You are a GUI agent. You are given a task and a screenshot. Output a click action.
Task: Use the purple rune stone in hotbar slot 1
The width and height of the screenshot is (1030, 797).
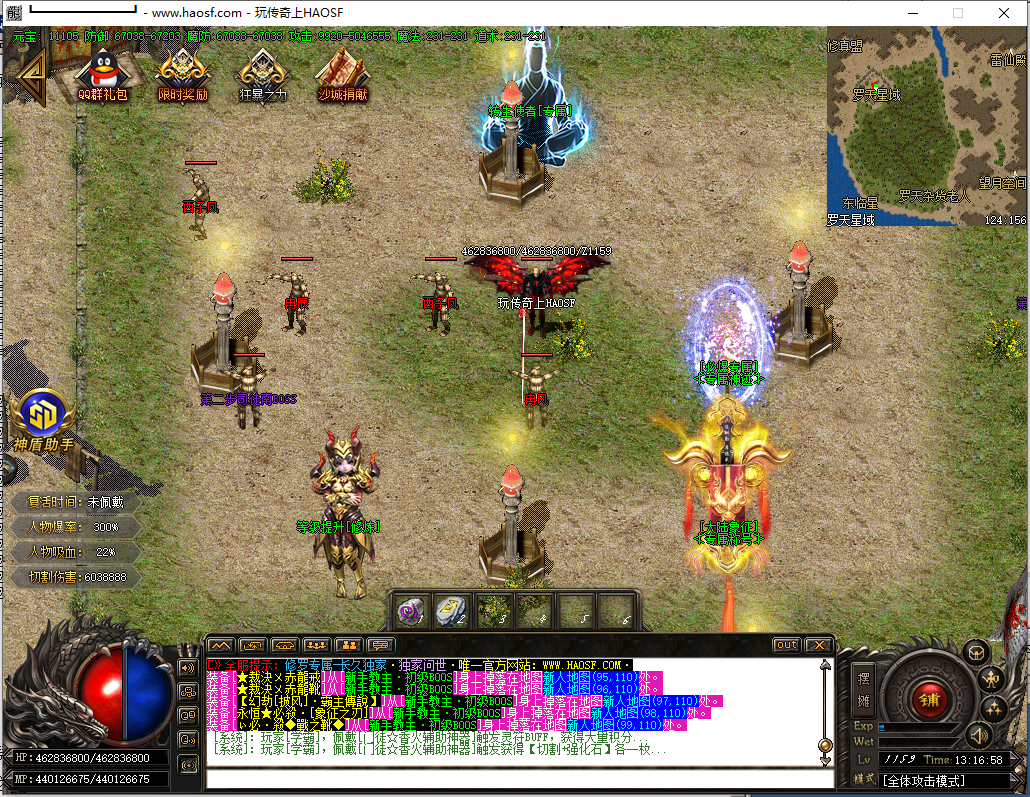tap(411, 610)
